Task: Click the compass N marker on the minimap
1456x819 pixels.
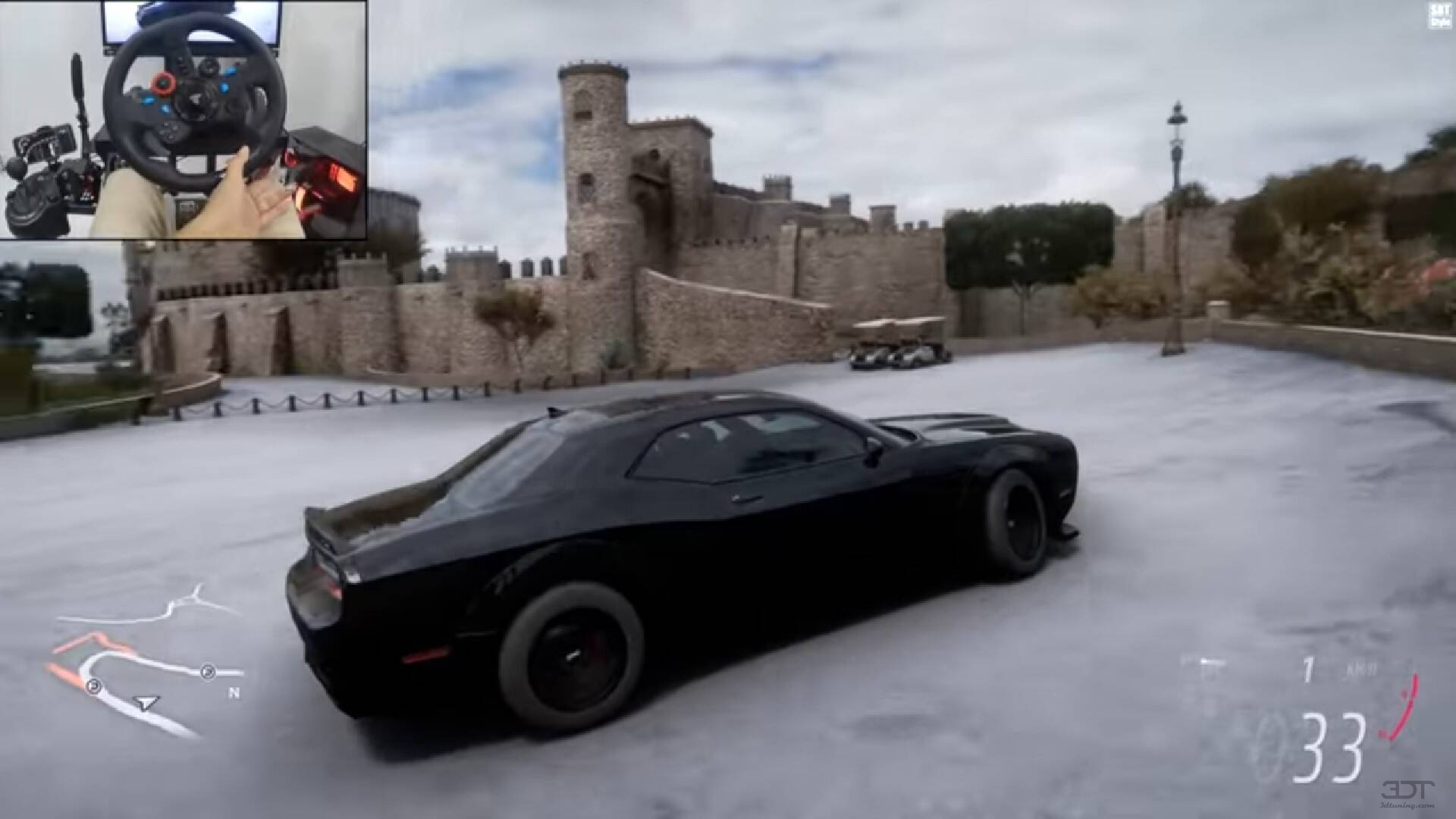Action: point(234,692)
